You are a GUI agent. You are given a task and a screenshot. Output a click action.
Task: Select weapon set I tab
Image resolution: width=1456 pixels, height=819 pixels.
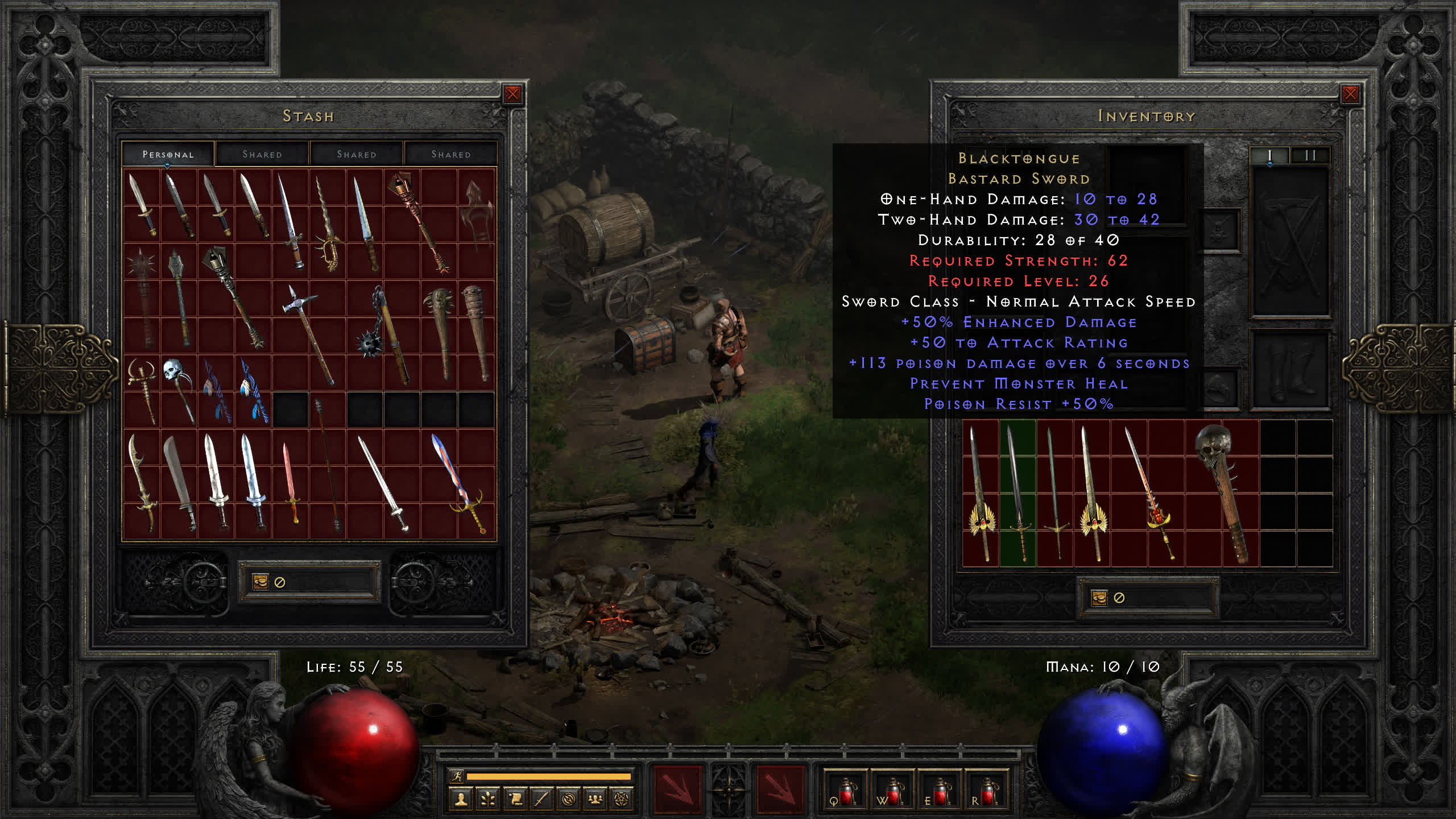pos(1269,155)
